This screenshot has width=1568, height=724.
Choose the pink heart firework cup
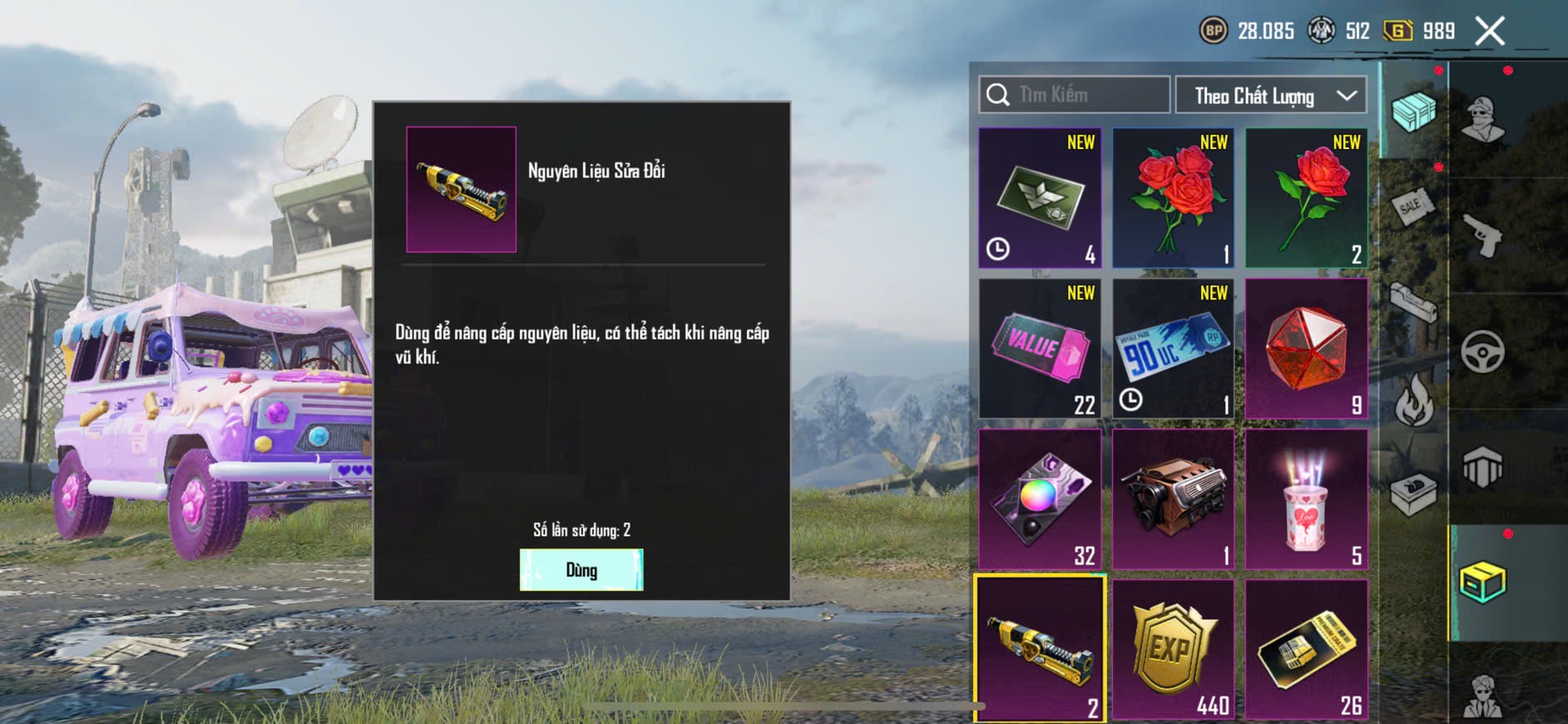pyautogui.click(x=1306, y=499)
